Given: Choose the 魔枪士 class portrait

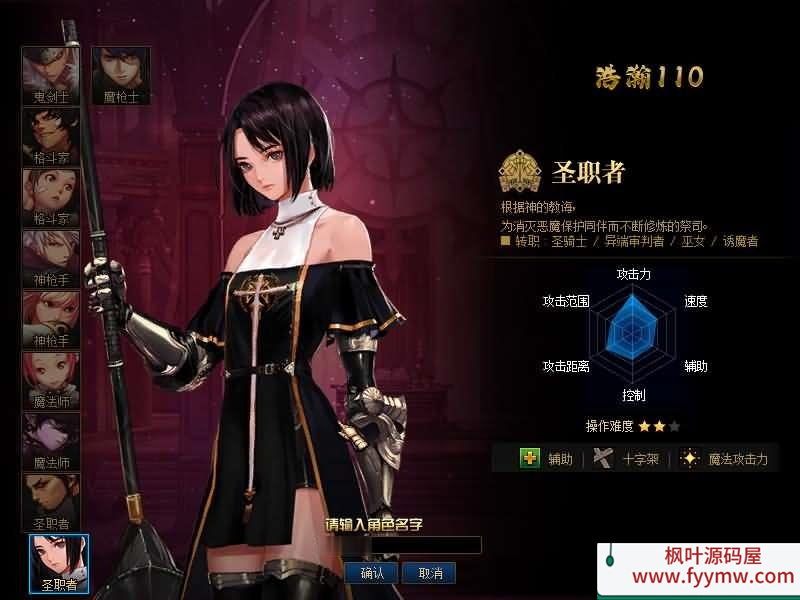Looking at the screenshot, I should click(x=120, y=75).
